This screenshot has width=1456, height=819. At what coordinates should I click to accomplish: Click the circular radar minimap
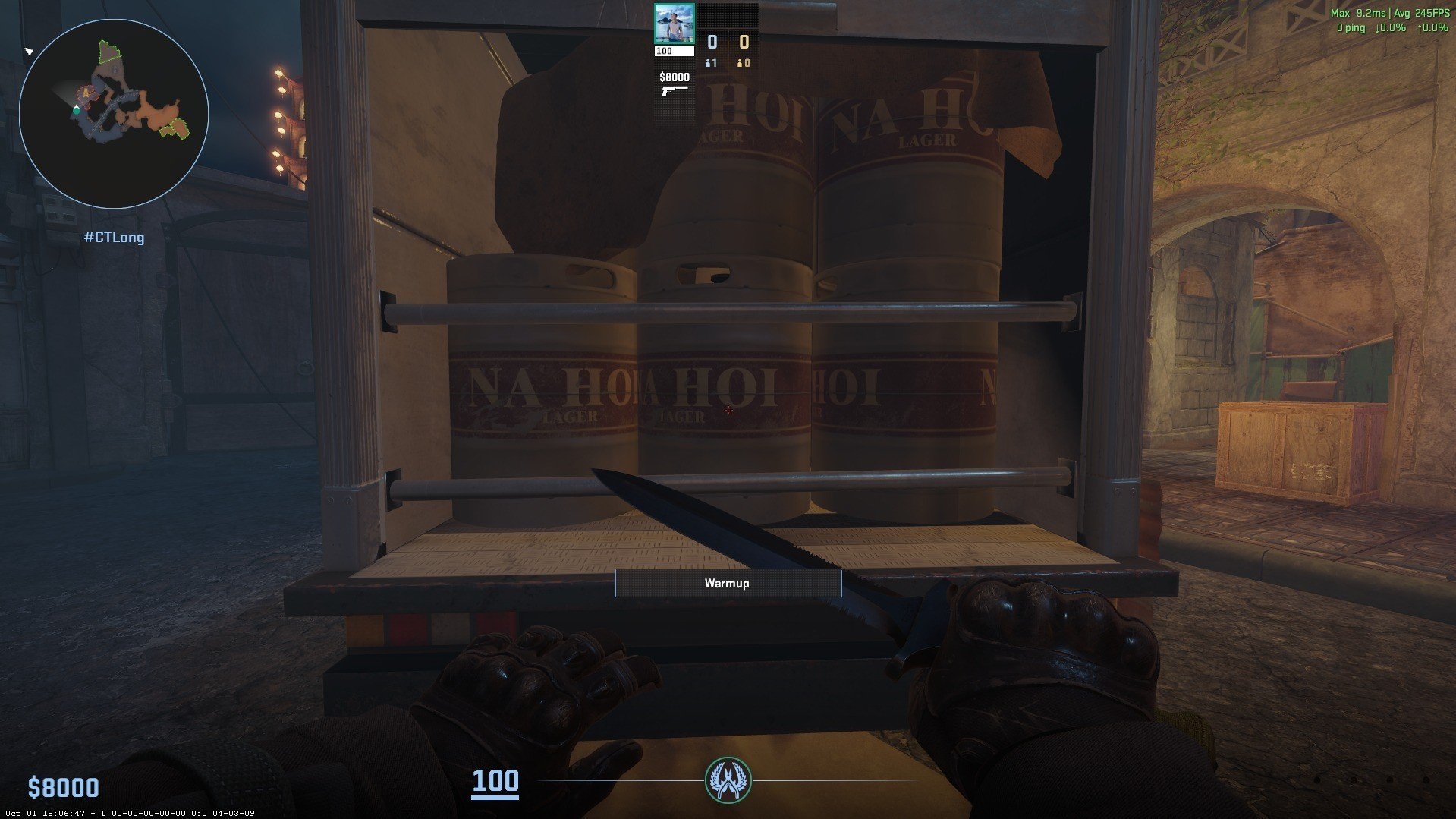(114, 114)
